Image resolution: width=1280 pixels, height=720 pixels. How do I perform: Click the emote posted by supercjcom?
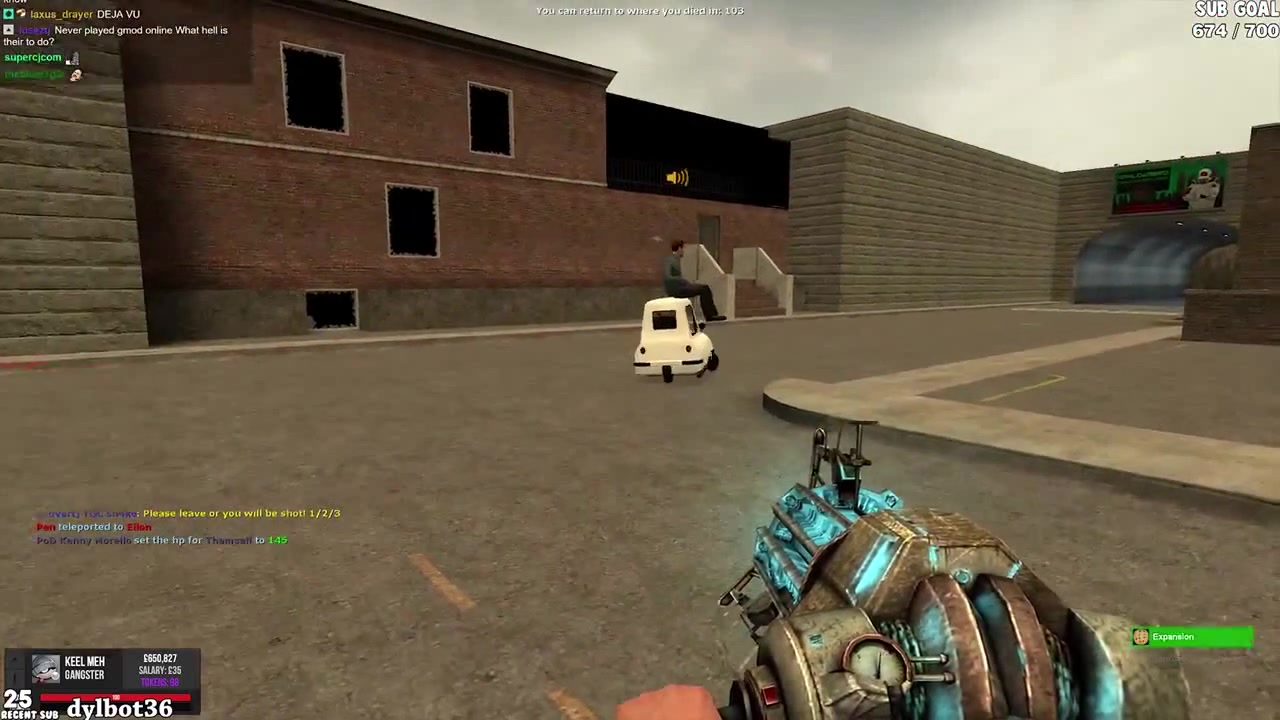[x=72, y=59]
